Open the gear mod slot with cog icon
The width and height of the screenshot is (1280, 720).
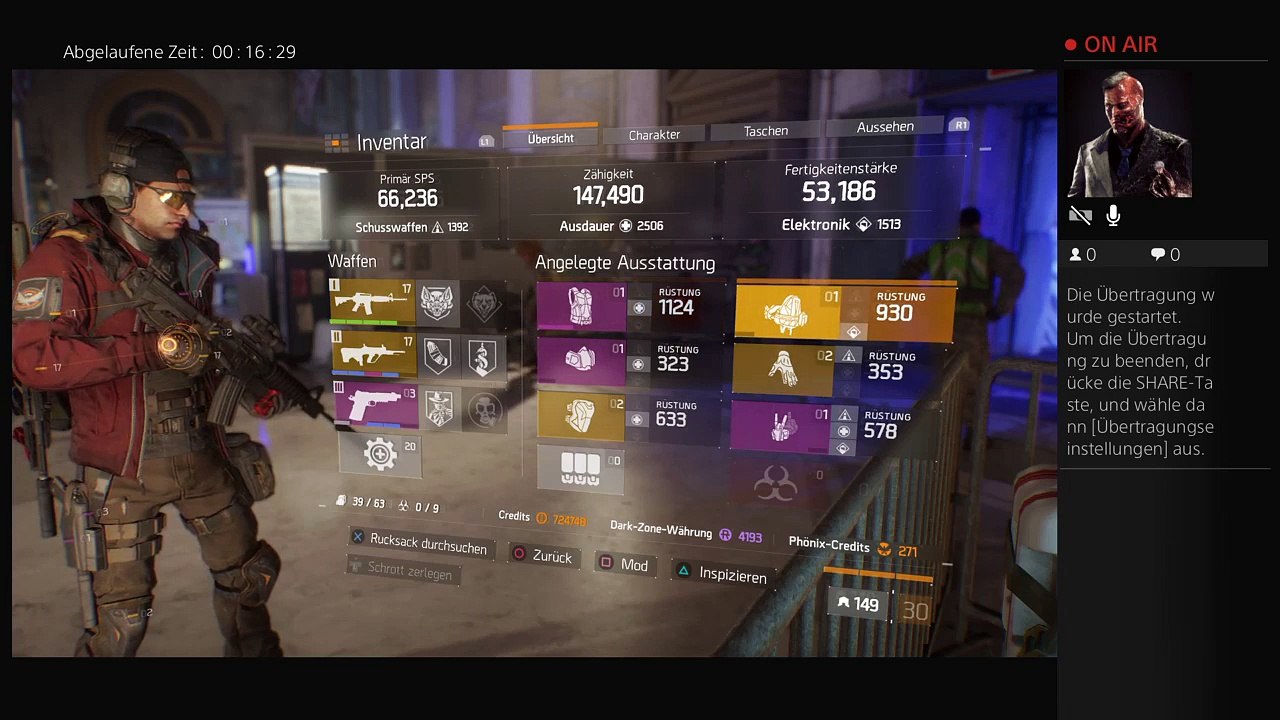tap(380, 455)
